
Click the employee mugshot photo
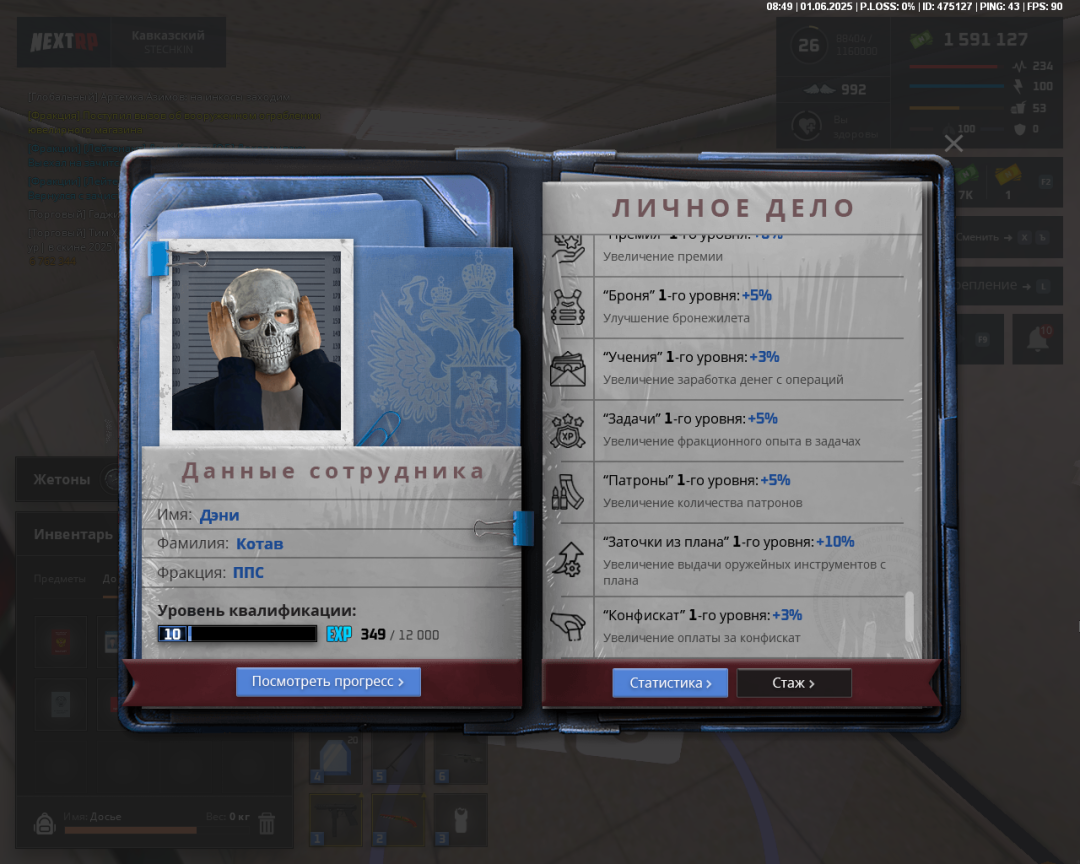(256, 342)
